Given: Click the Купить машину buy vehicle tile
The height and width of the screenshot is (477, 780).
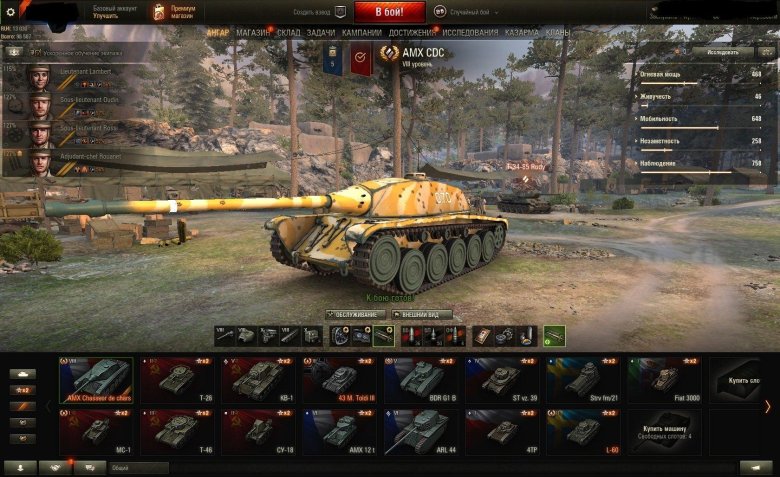Looking at the screenshot, I should [x=667, y=431].
